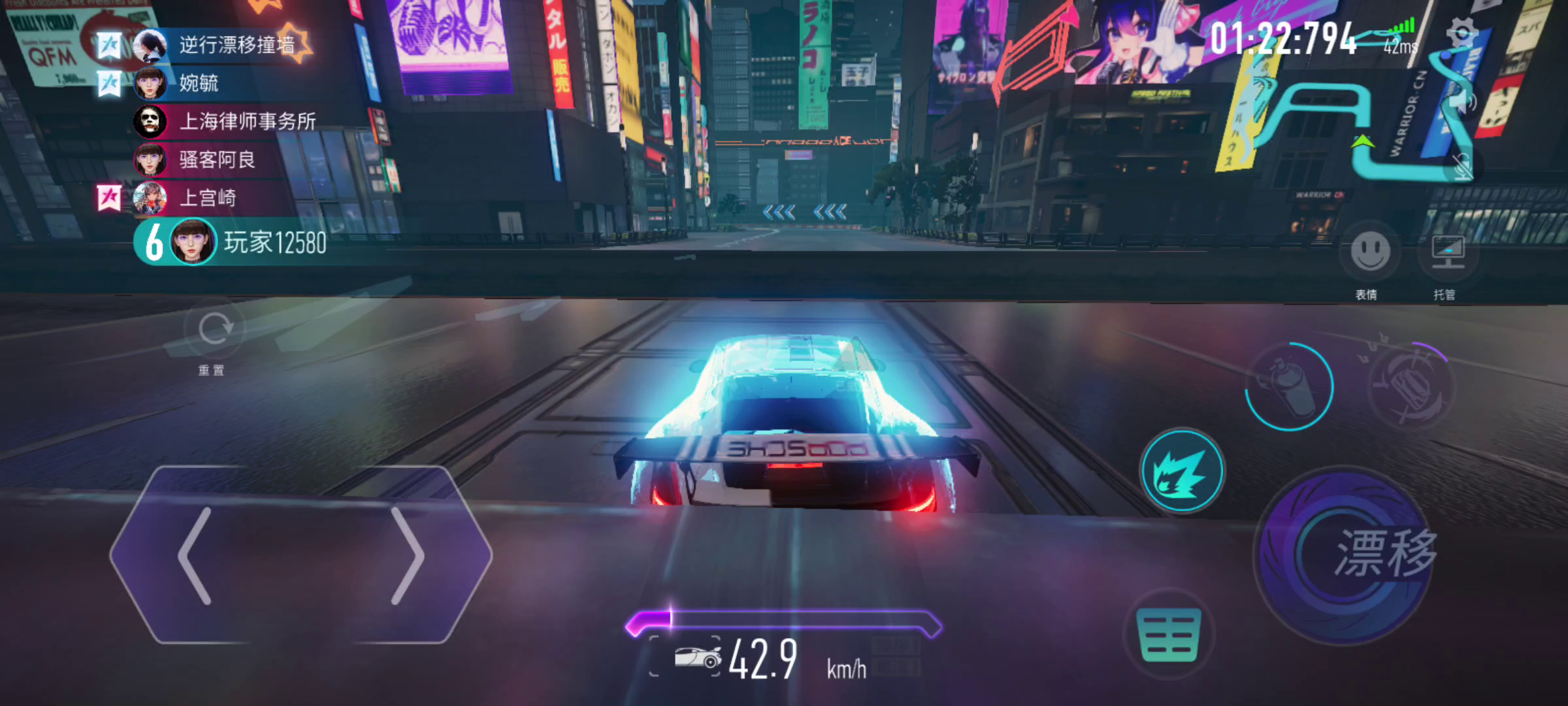Steer right with the right arrow
Viewport: 1568px width, 706px height.
(408, 556)
